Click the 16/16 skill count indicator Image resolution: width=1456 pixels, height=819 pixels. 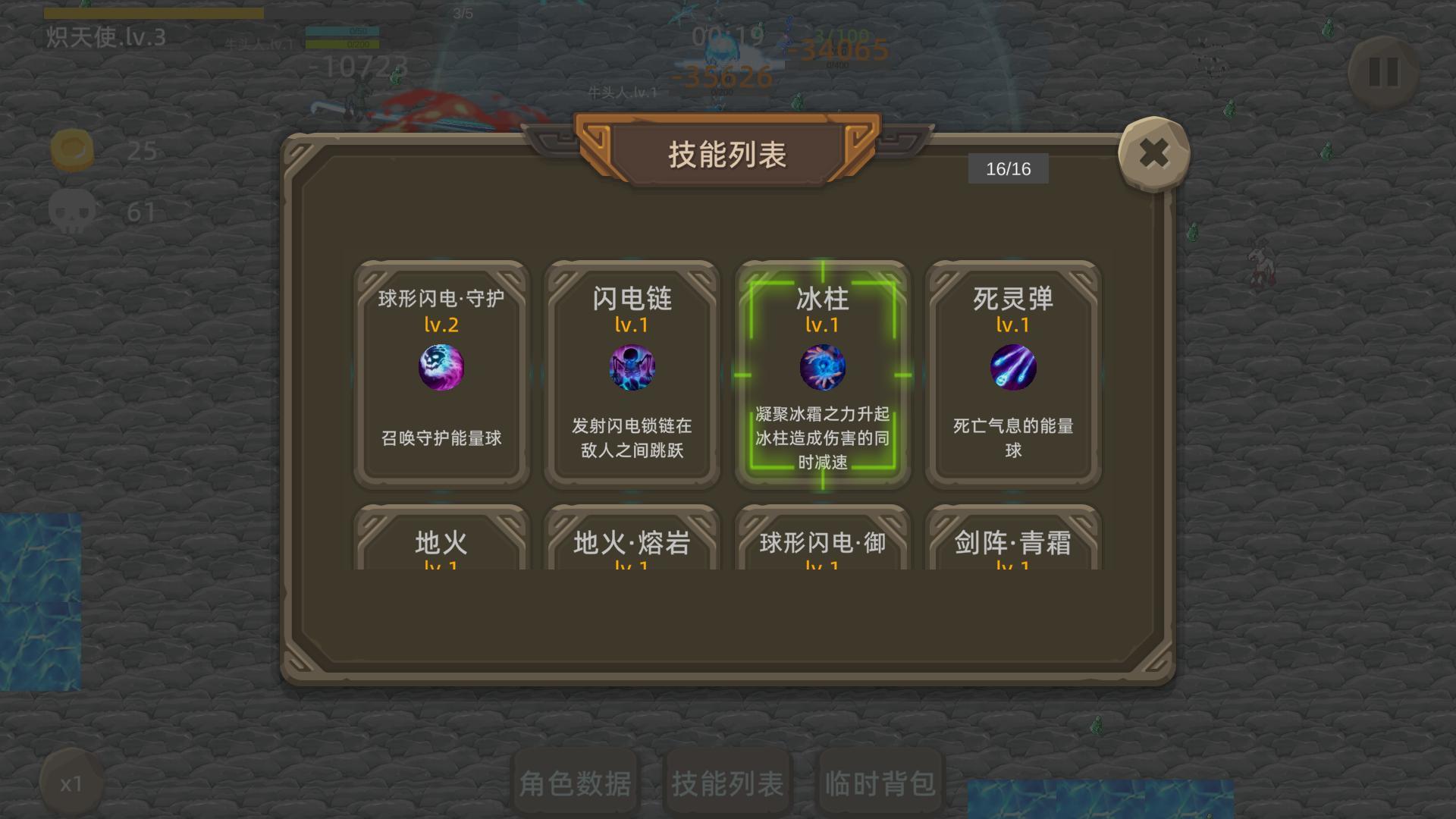click(1008, 168)
